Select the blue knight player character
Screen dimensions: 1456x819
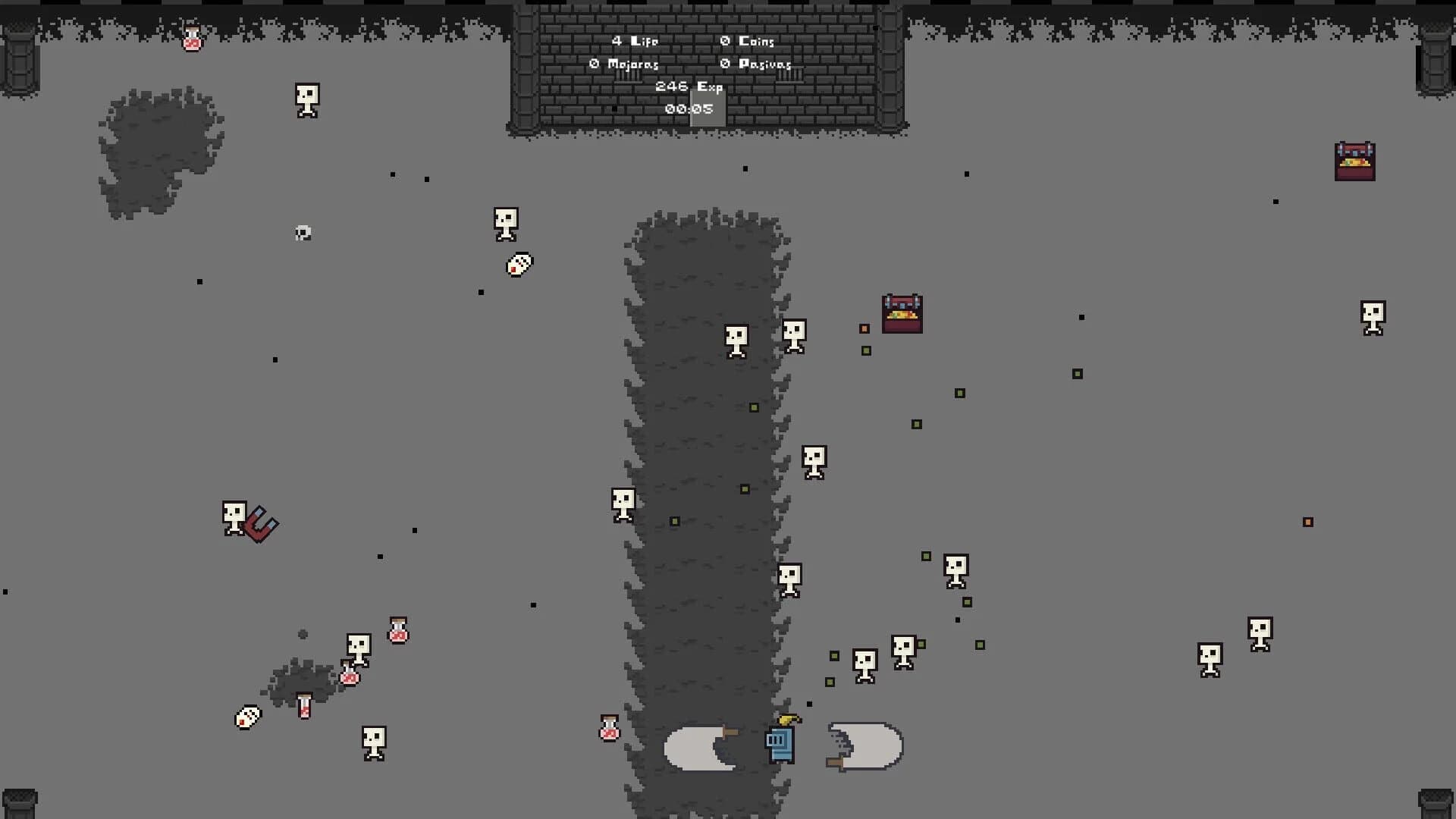coord(780,745)
